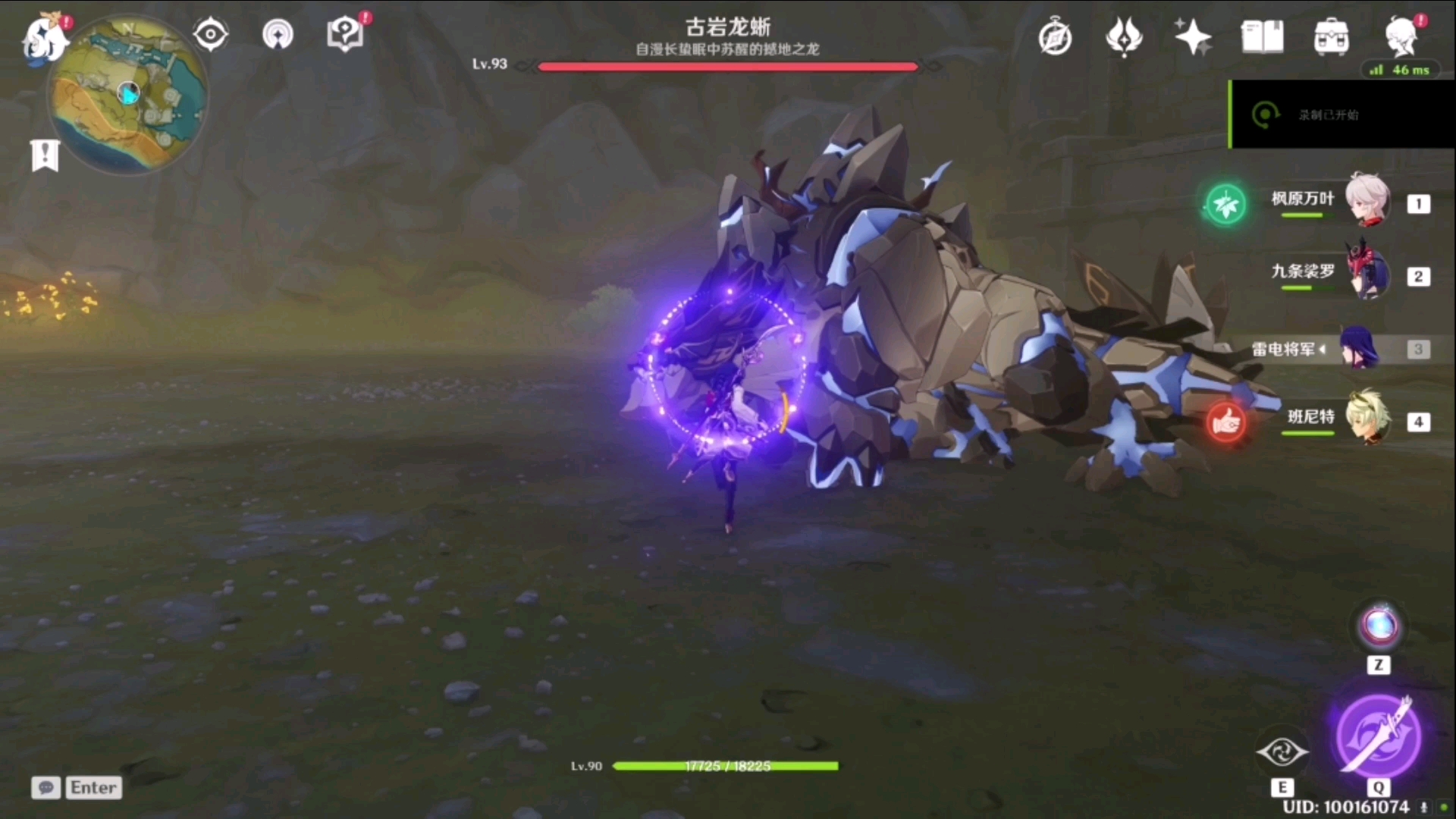Open the quest navigation eye icon

pos(210,35)
